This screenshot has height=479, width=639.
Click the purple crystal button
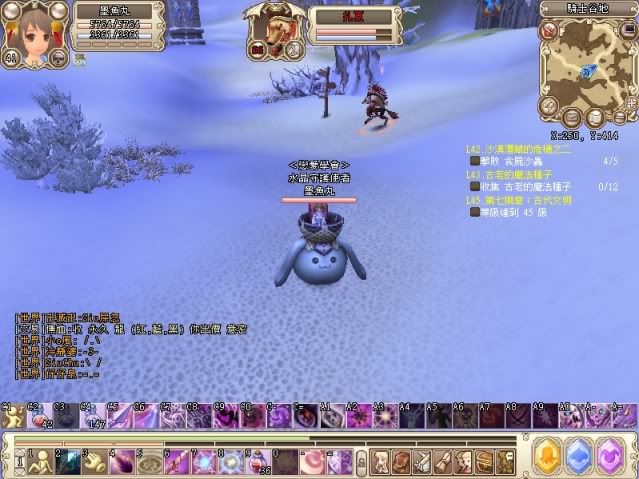[611, 457]
